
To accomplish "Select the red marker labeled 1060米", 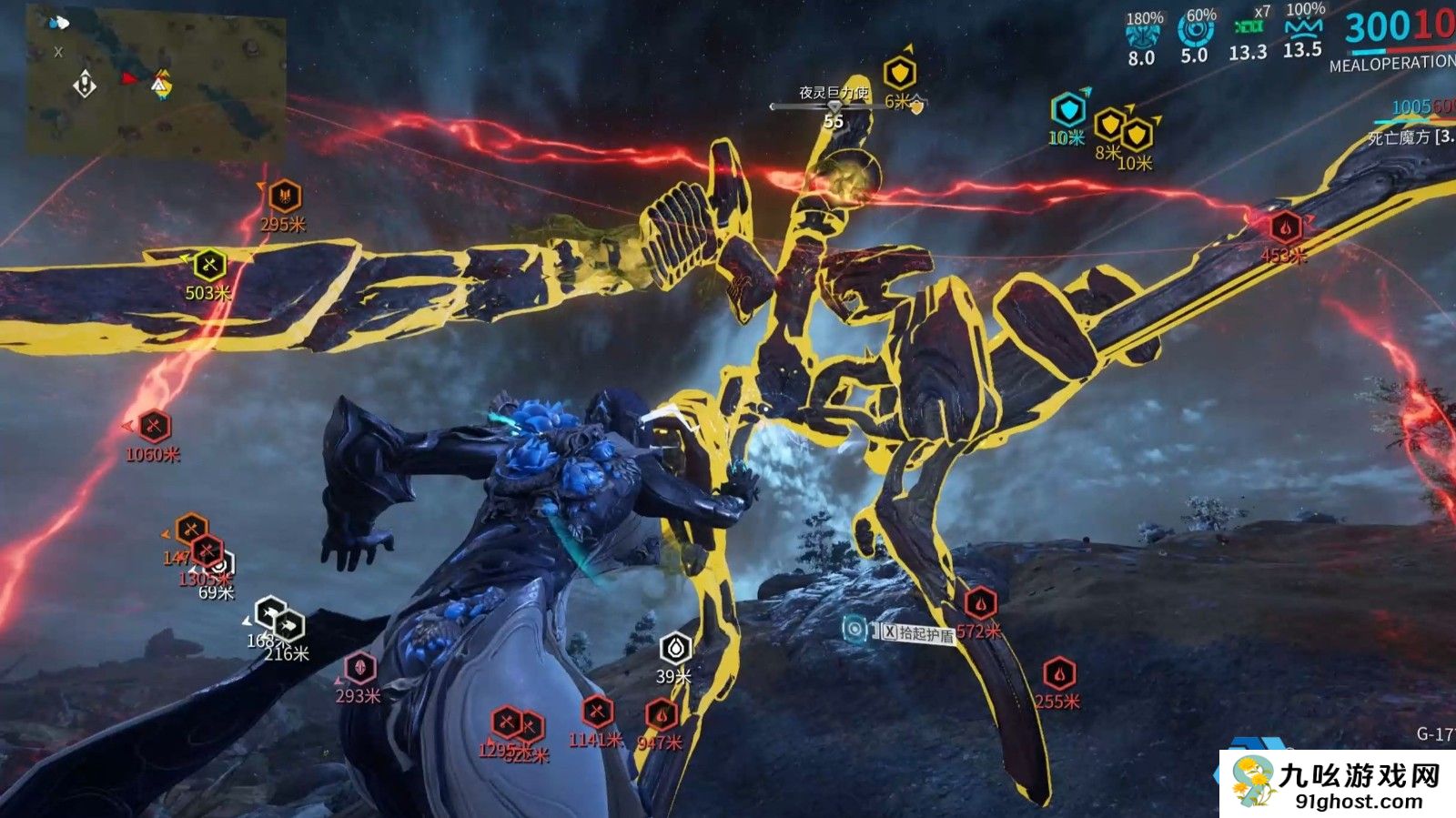I will [155, 426].
